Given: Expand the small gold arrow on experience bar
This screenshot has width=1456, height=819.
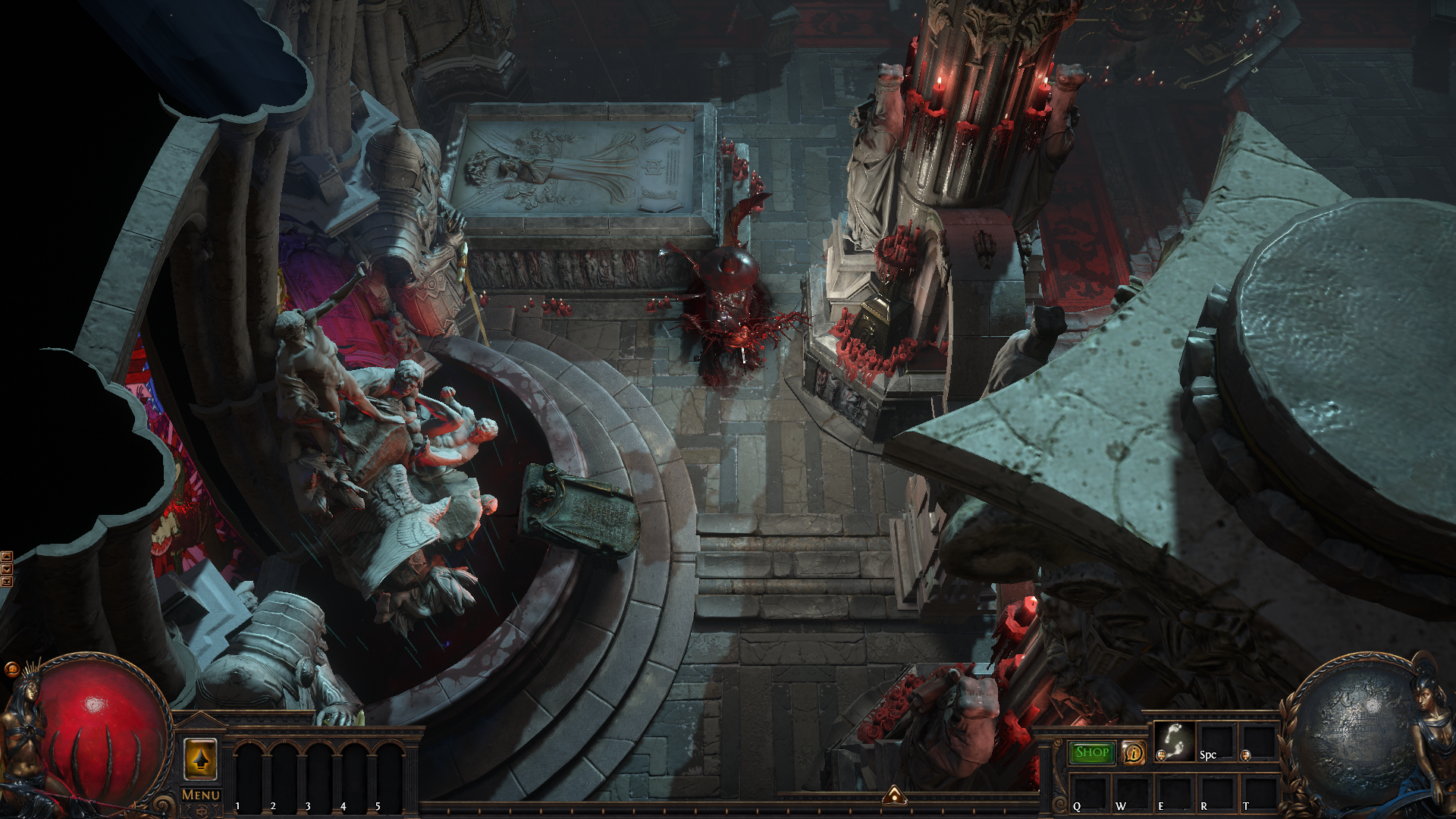Looking at the screenshot, I should (895, 795).
